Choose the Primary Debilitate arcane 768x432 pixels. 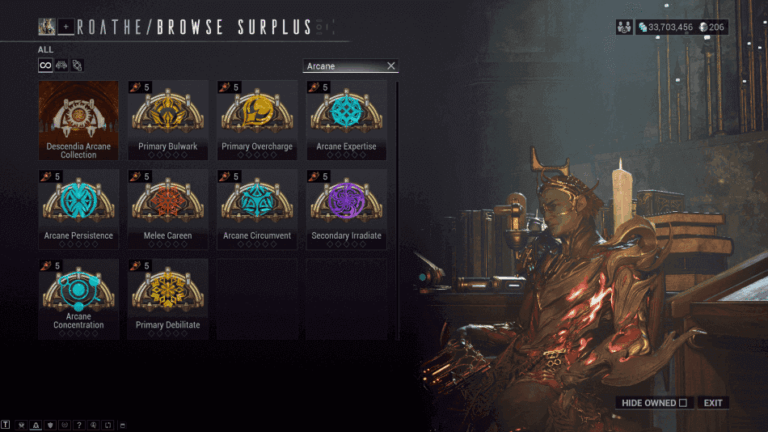coord(168,298)
